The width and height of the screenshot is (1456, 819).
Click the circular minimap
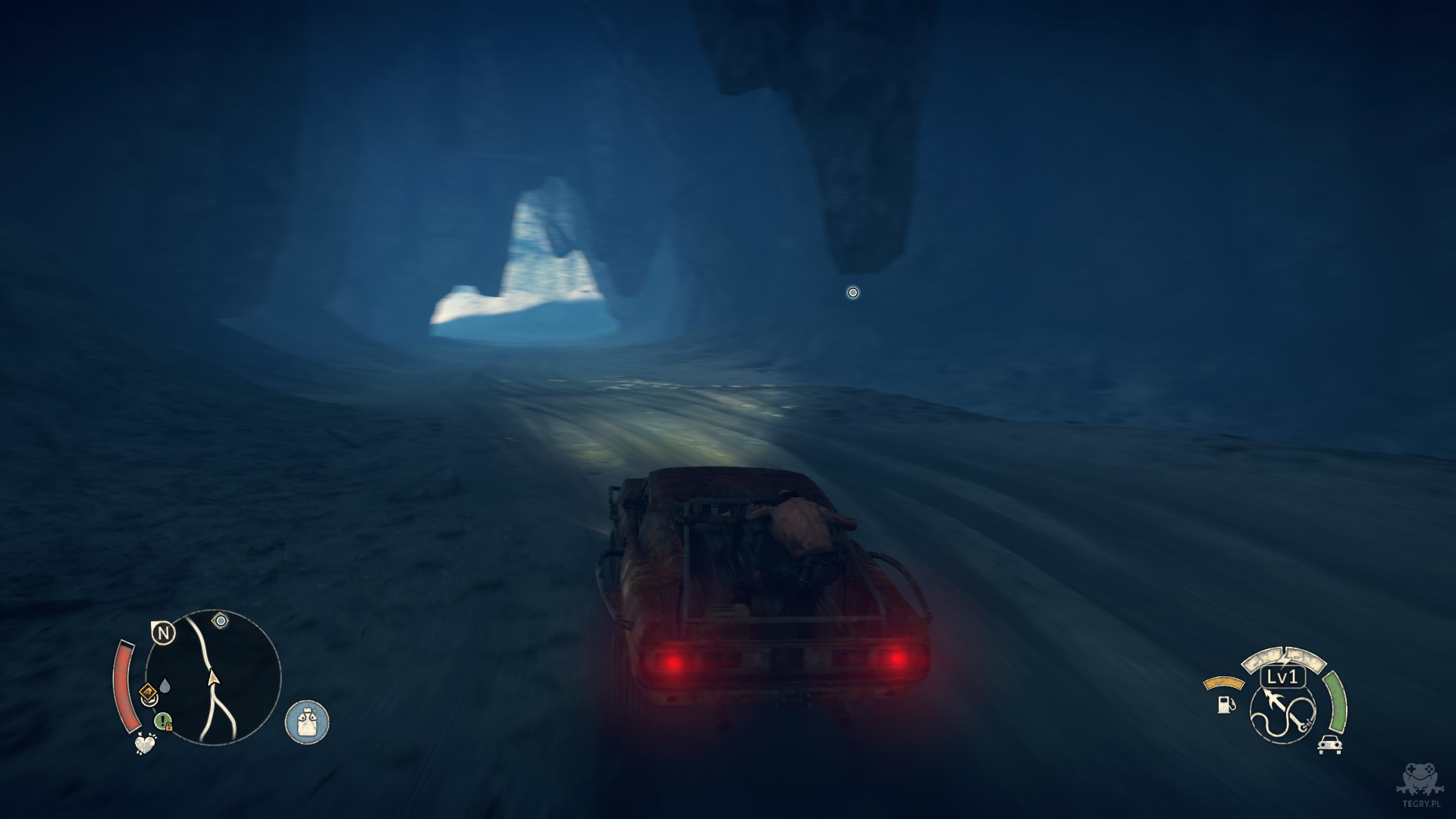(213, 676)
